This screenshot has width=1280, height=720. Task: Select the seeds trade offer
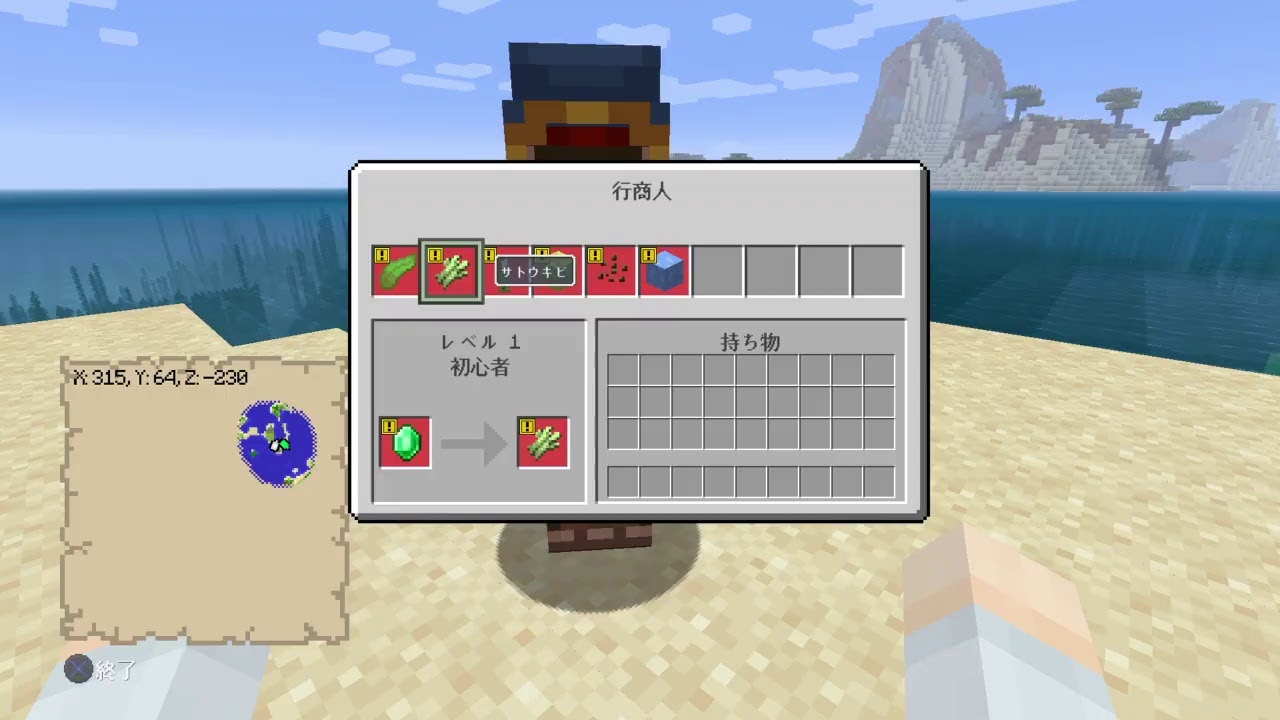[610, 271]
